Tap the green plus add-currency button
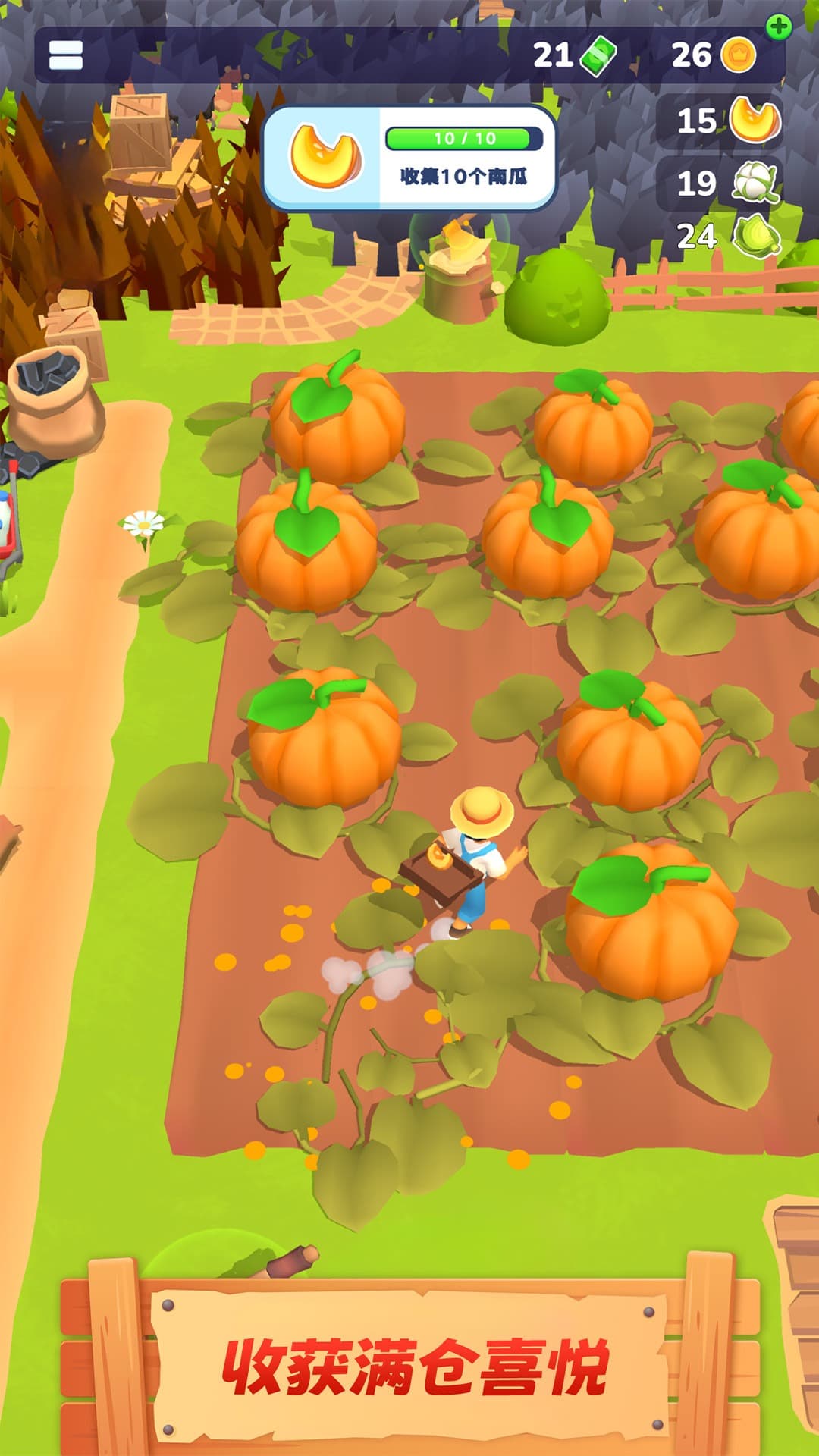 click(779, 27)
